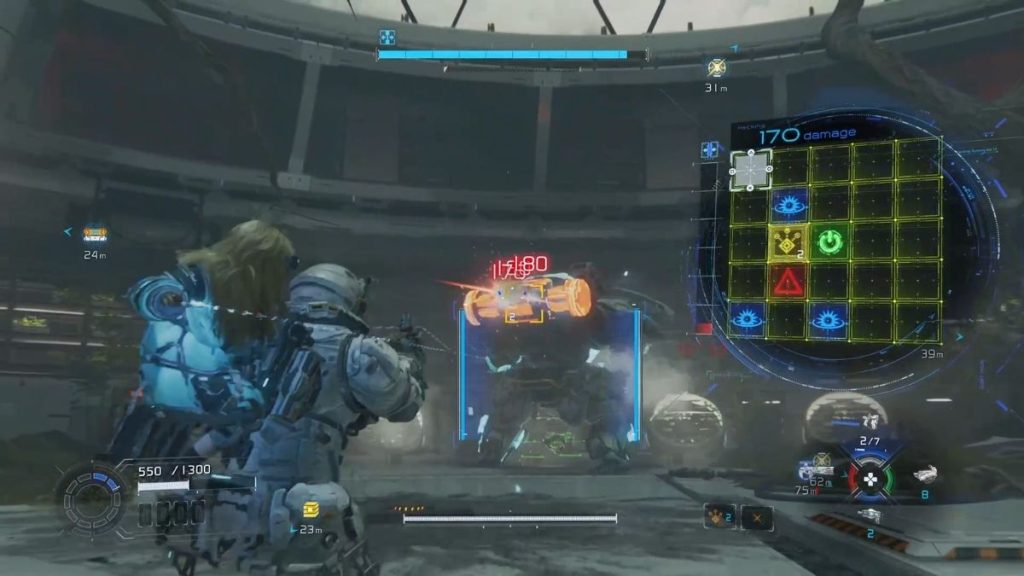Screen dimensions: 1024x576
Task: Select the waypoint marker showing 31 m
Action: (715, 68)
